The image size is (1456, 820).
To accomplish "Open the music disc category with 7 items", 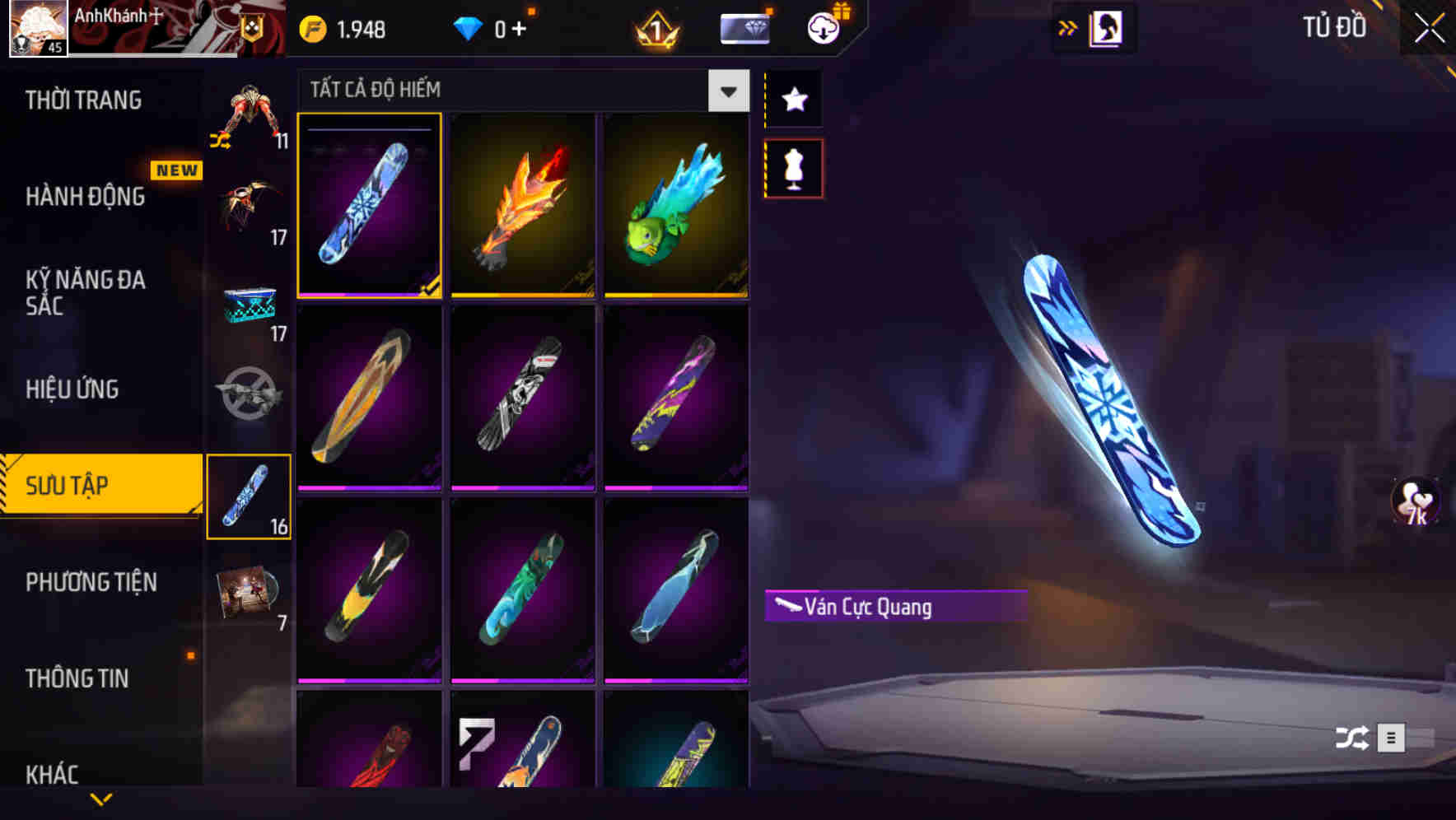I will click(x=250, y=593).
